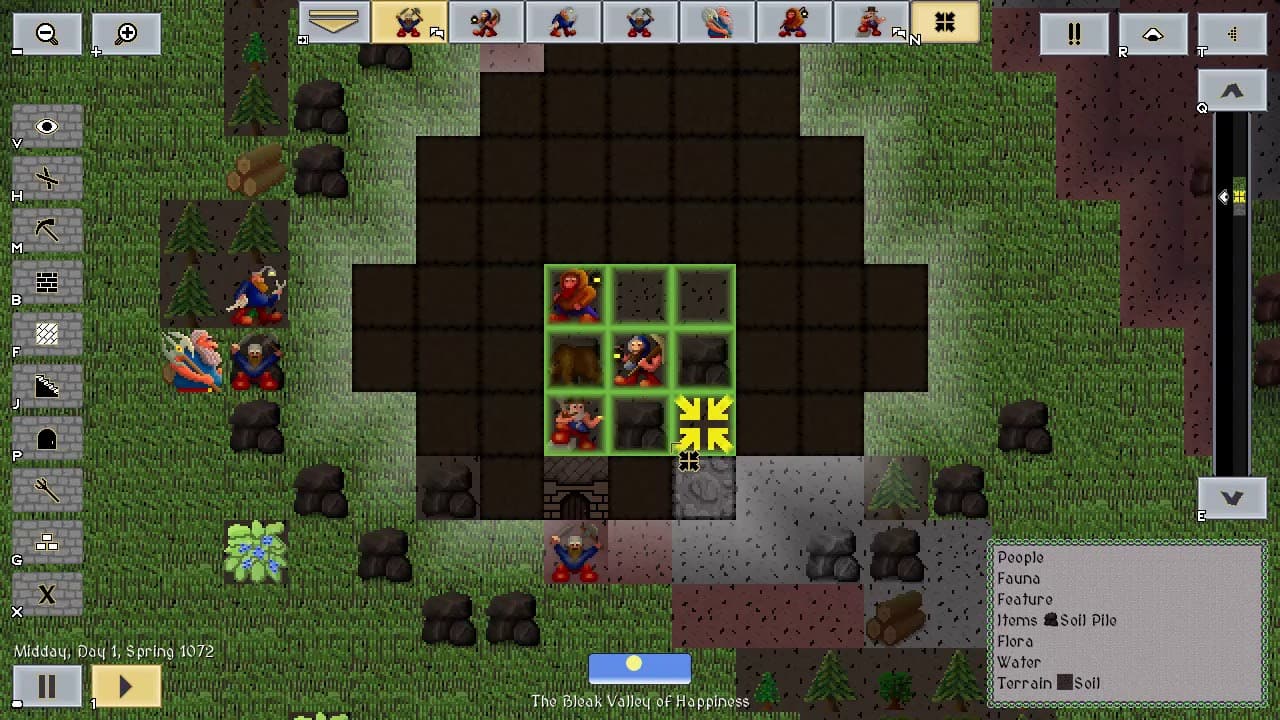Pick the staircase construction tool
This screenshot has height=720, width=1280.
click(x=47, y=387)
